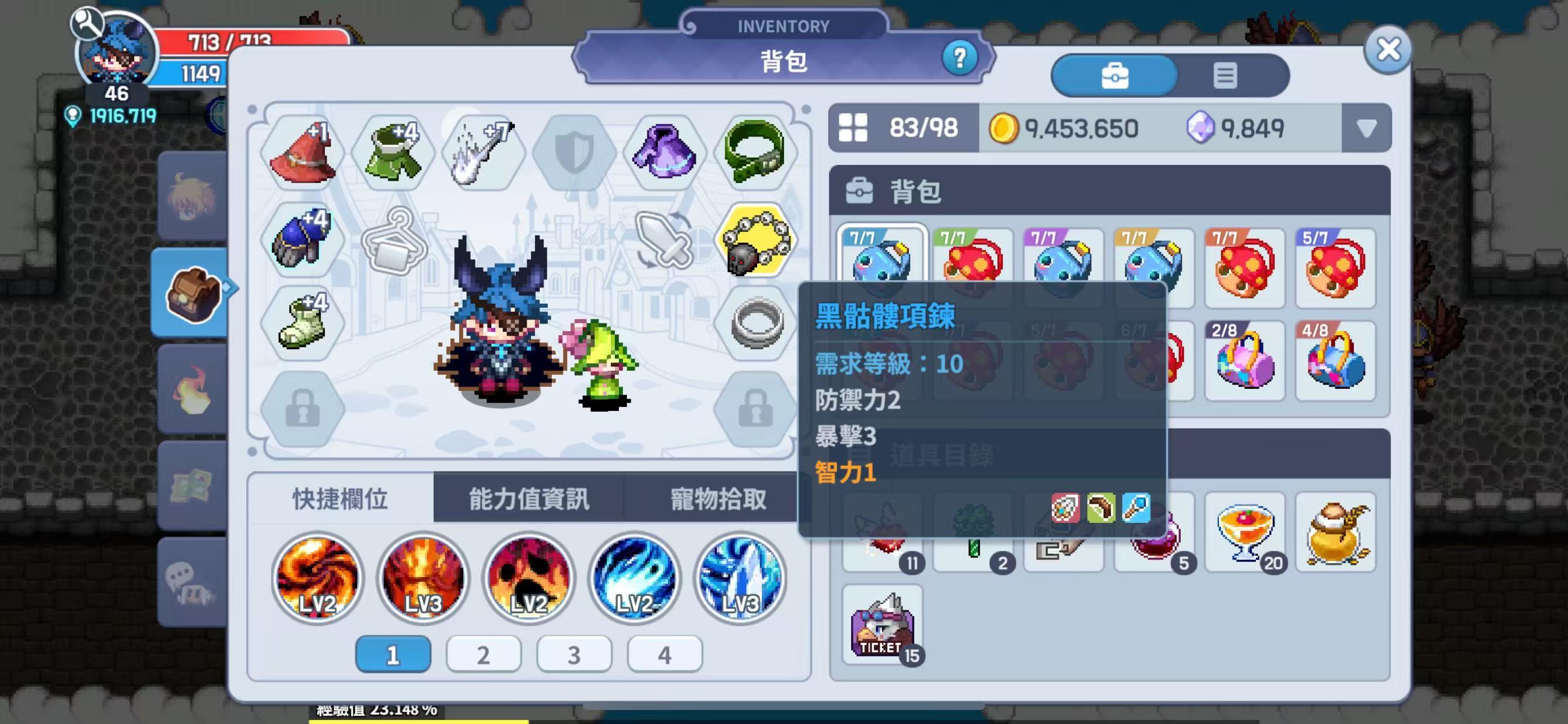Select quickslot page 3
Screen dimensions: 1568x724
[x=573, y=653]
